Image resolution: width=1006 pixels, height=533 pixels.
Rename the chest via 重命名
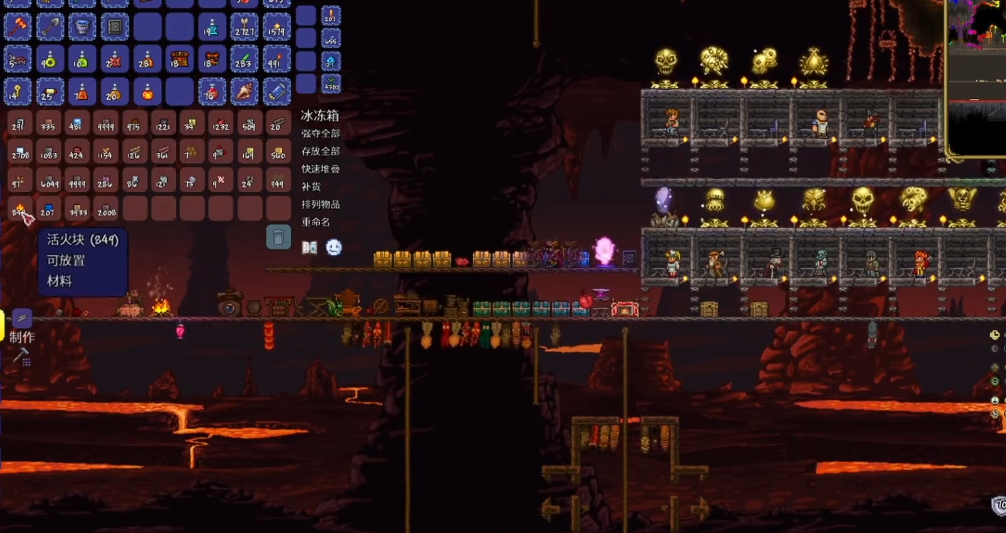click(x=316, y=222)
